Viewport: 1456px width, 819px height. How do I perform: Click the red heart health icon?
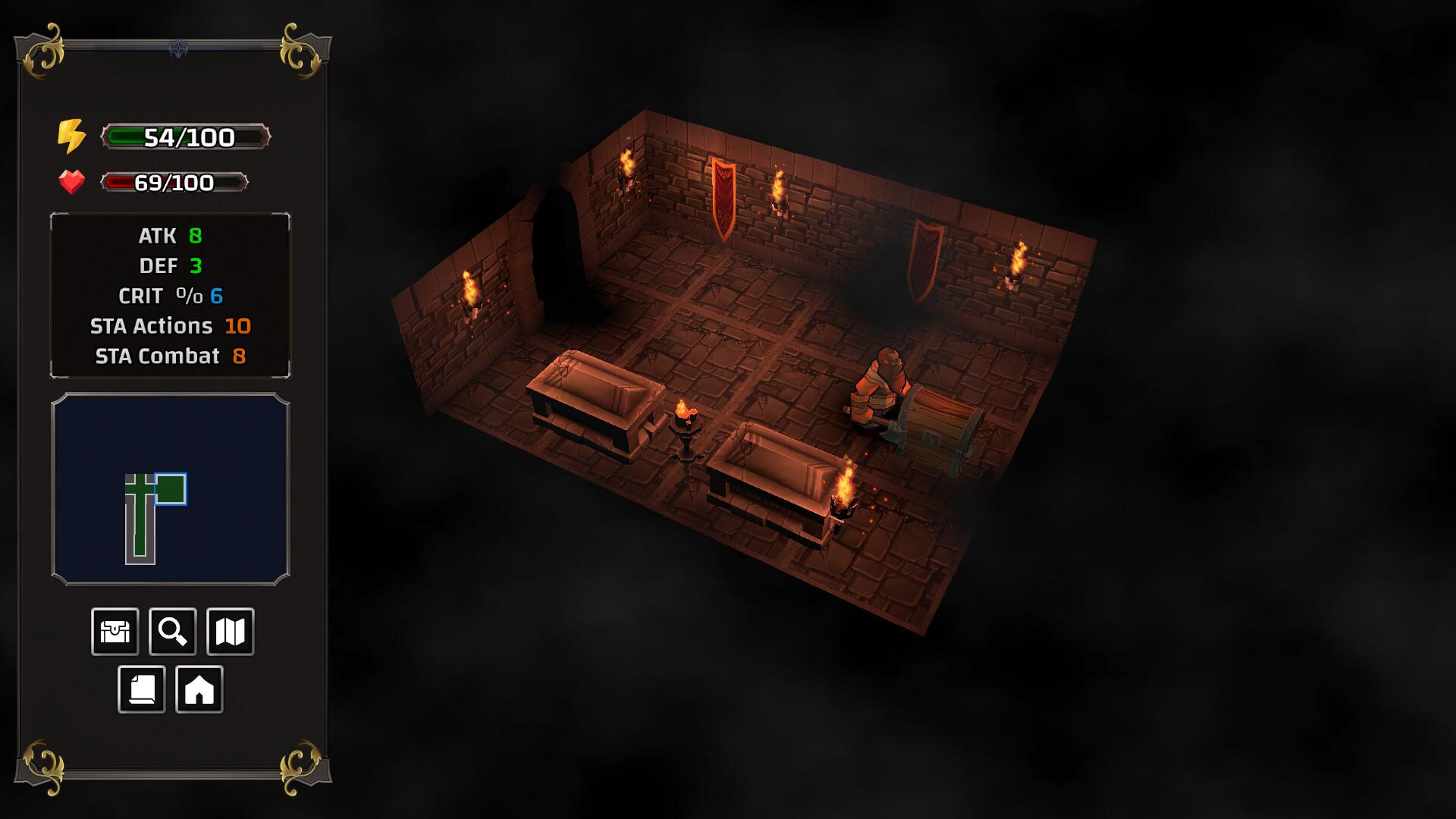[x=71, y=182]
